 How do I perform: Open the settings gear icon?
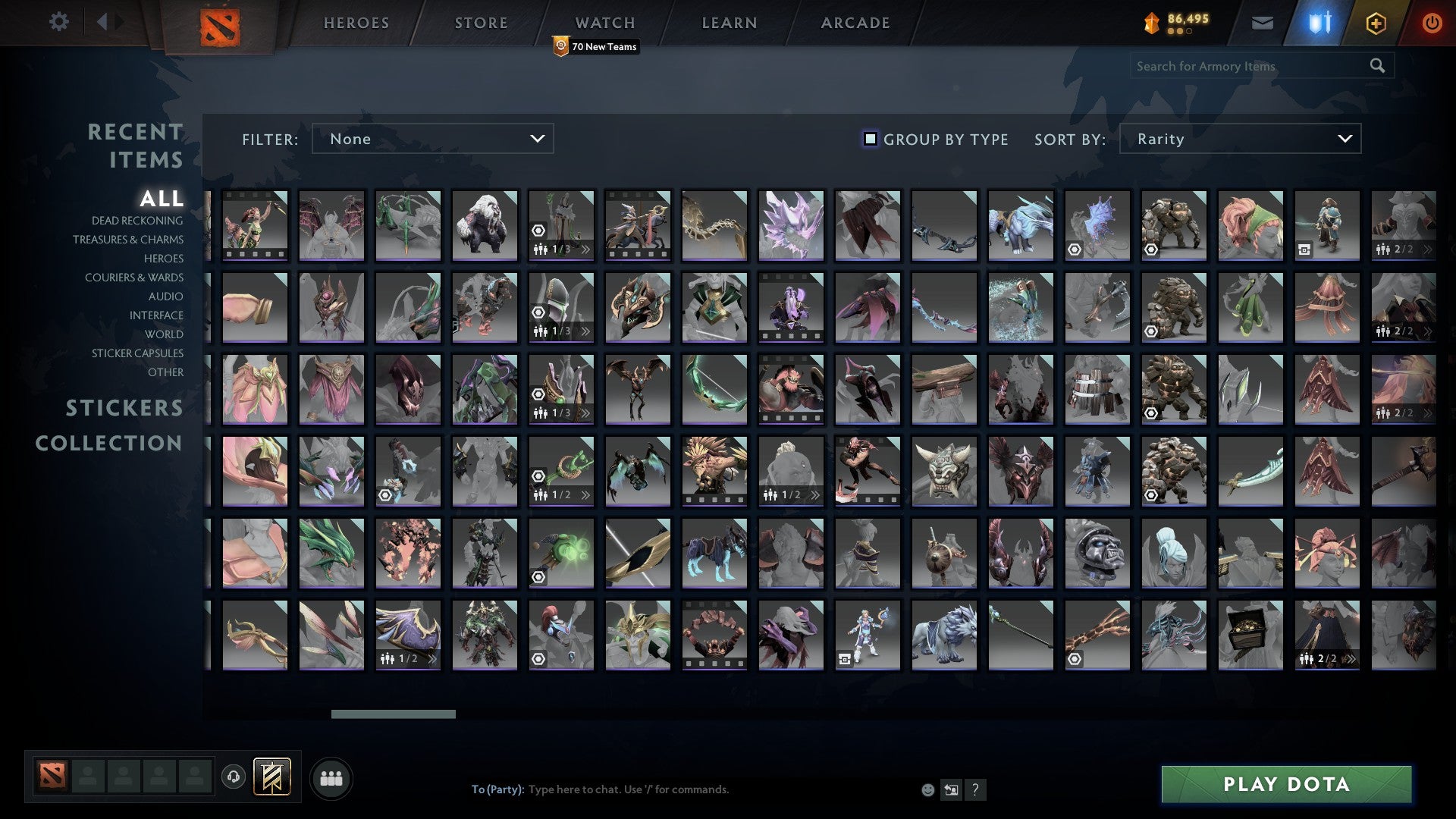(59, 22)
